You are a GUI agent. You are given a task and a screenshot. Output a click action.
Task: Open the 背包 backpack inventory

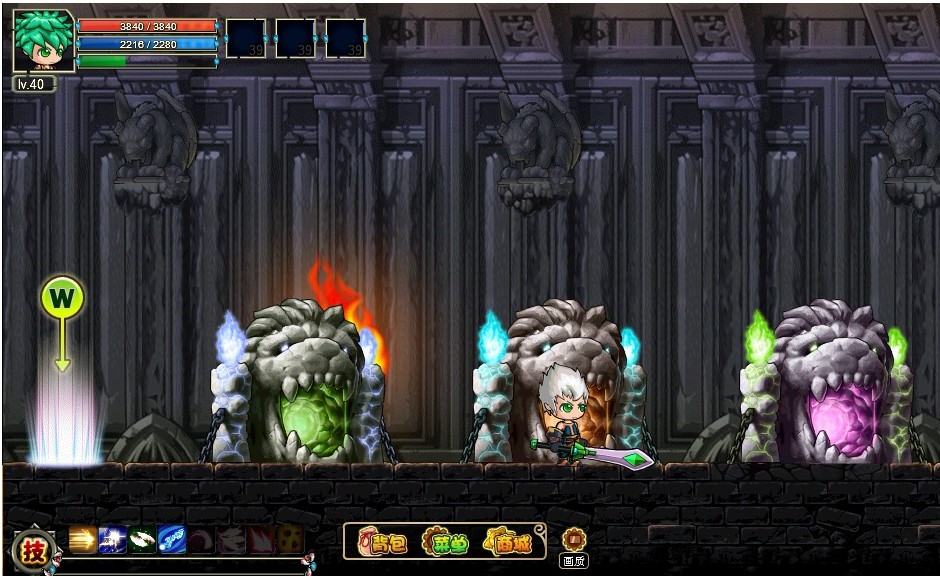(384, 542)
